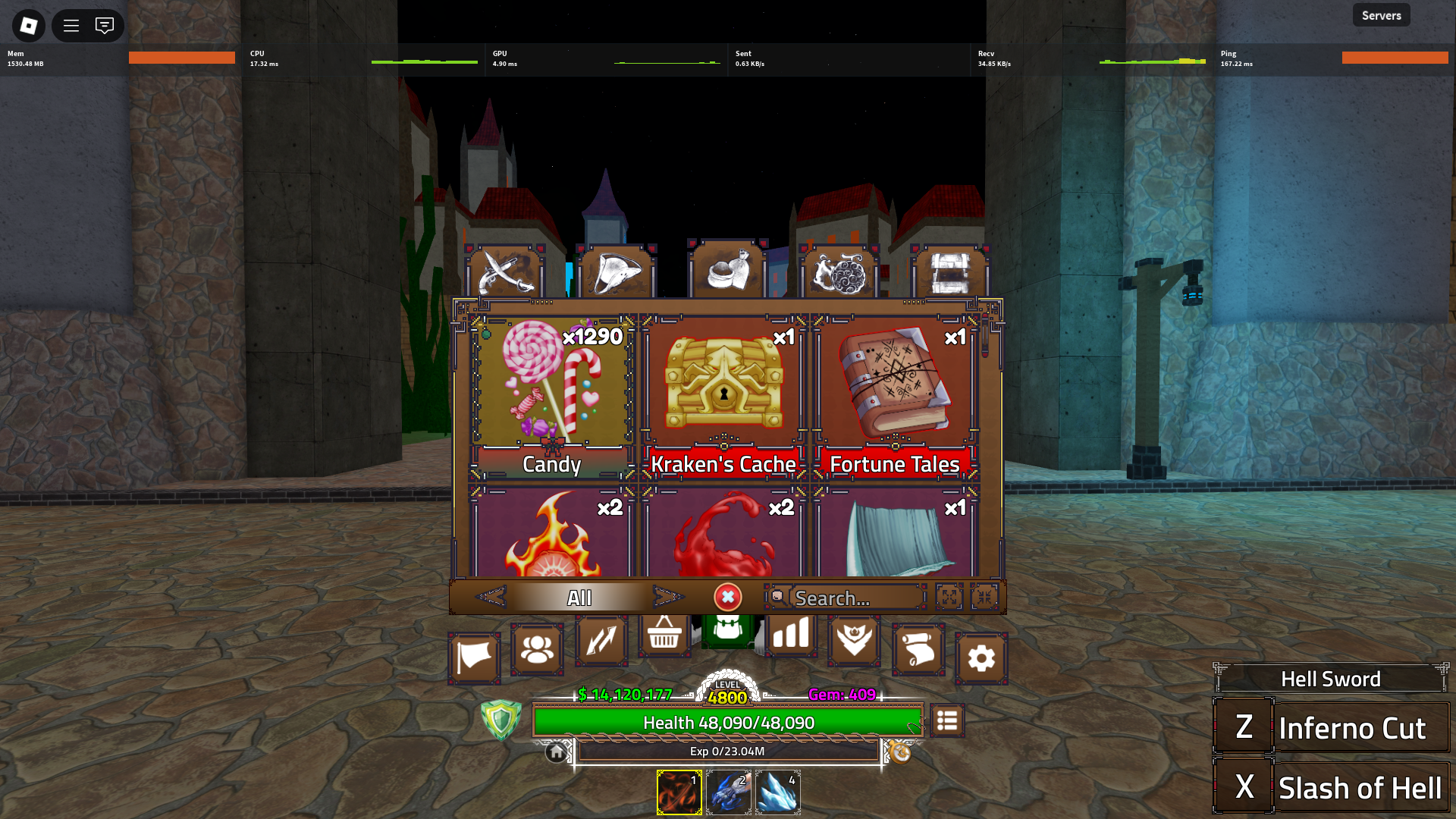Open the crossed swords weapons tab
This screenshot has height=819, width=1456.
click(504, 272)
